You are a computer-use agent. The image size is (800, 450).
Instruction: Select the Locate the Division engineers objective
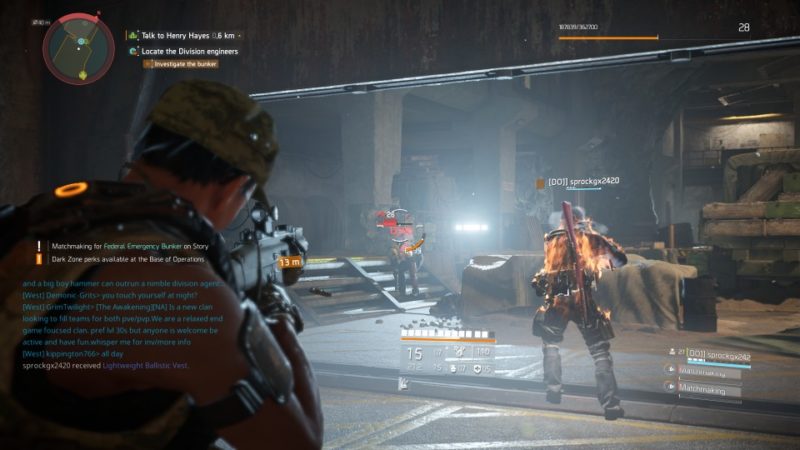tap(189, 51)
